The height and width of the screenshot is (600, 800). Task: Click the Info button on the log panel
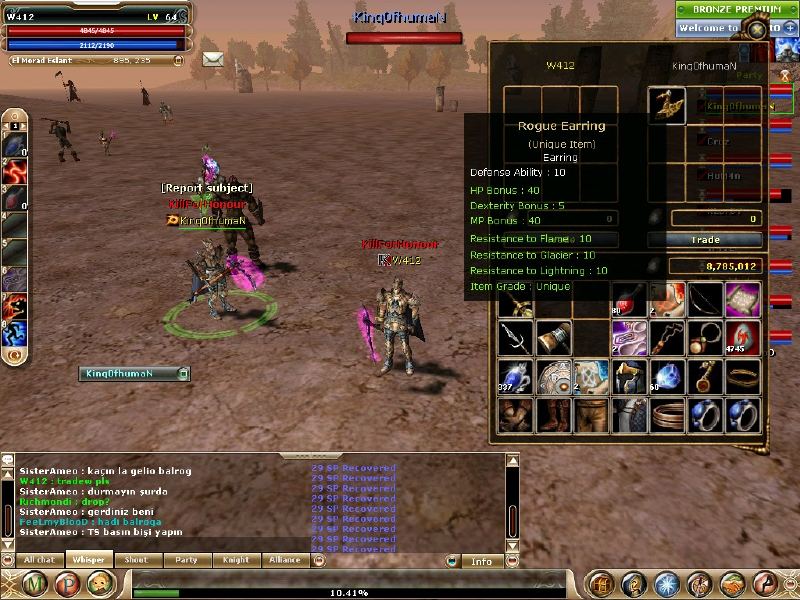point(482,562)
